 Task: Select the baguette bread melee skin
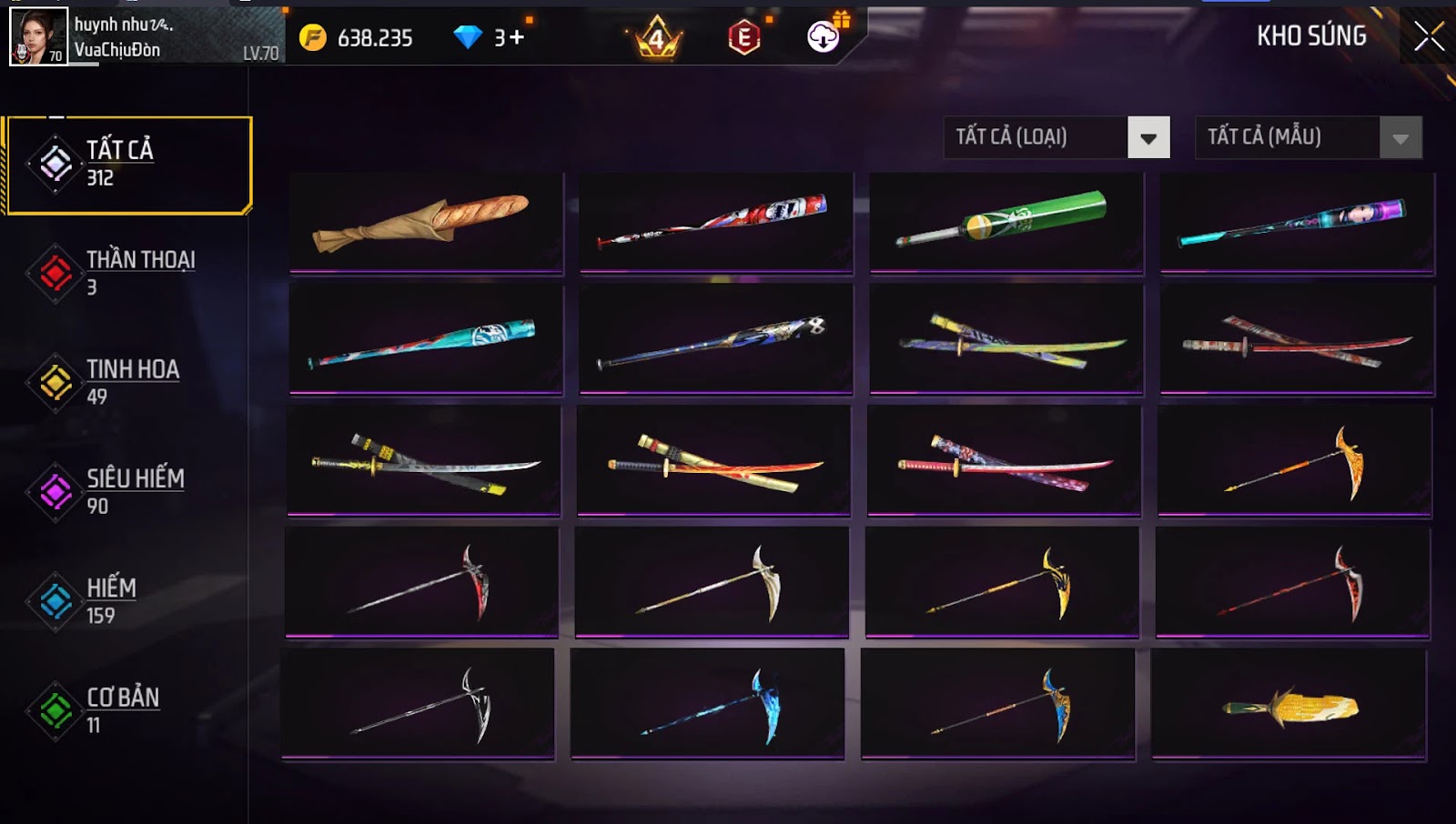click(426, 223)
